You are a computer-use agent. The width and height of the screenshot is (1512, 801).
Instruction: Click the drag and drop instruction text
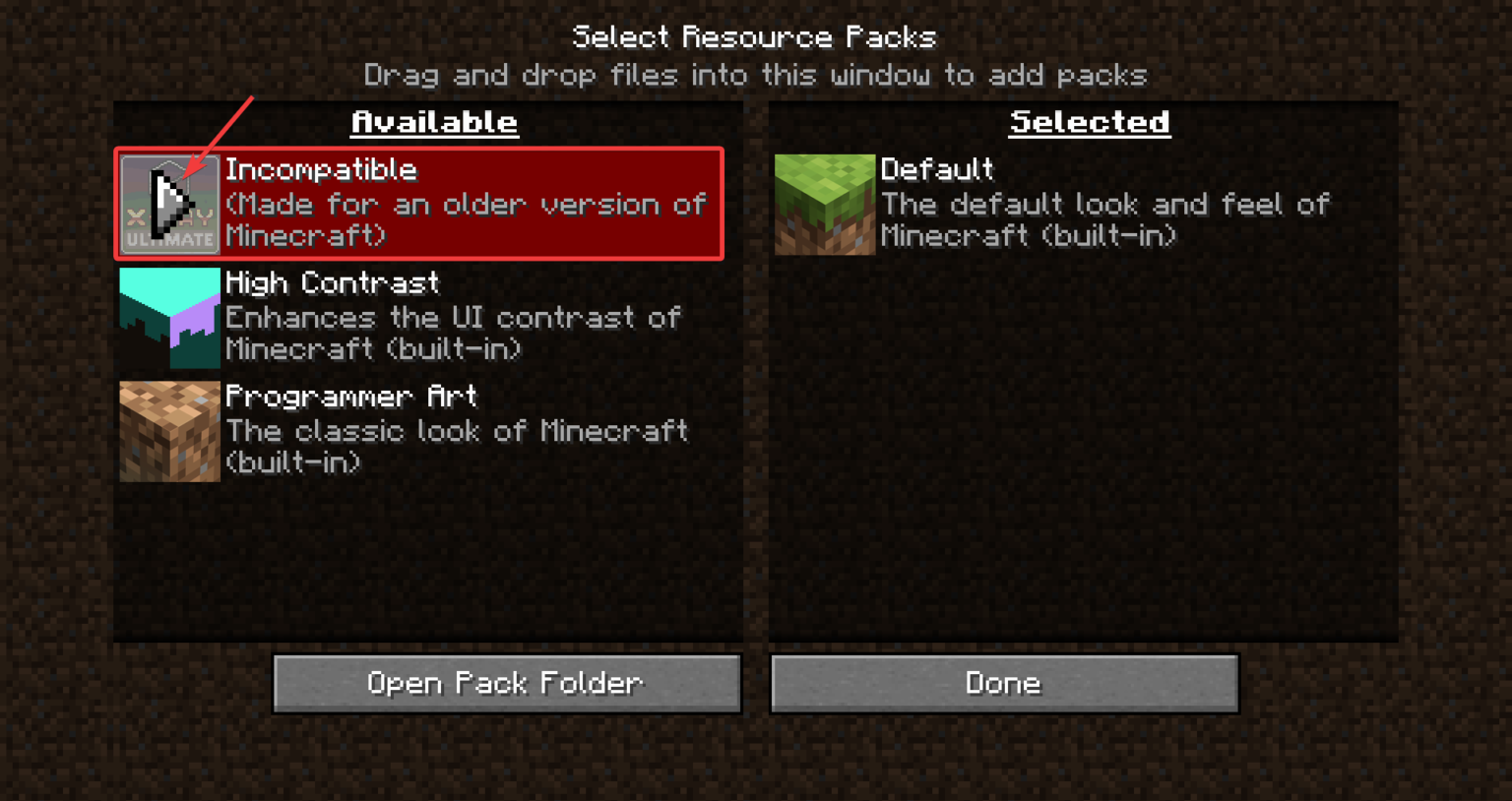click(x=755, y=75)
